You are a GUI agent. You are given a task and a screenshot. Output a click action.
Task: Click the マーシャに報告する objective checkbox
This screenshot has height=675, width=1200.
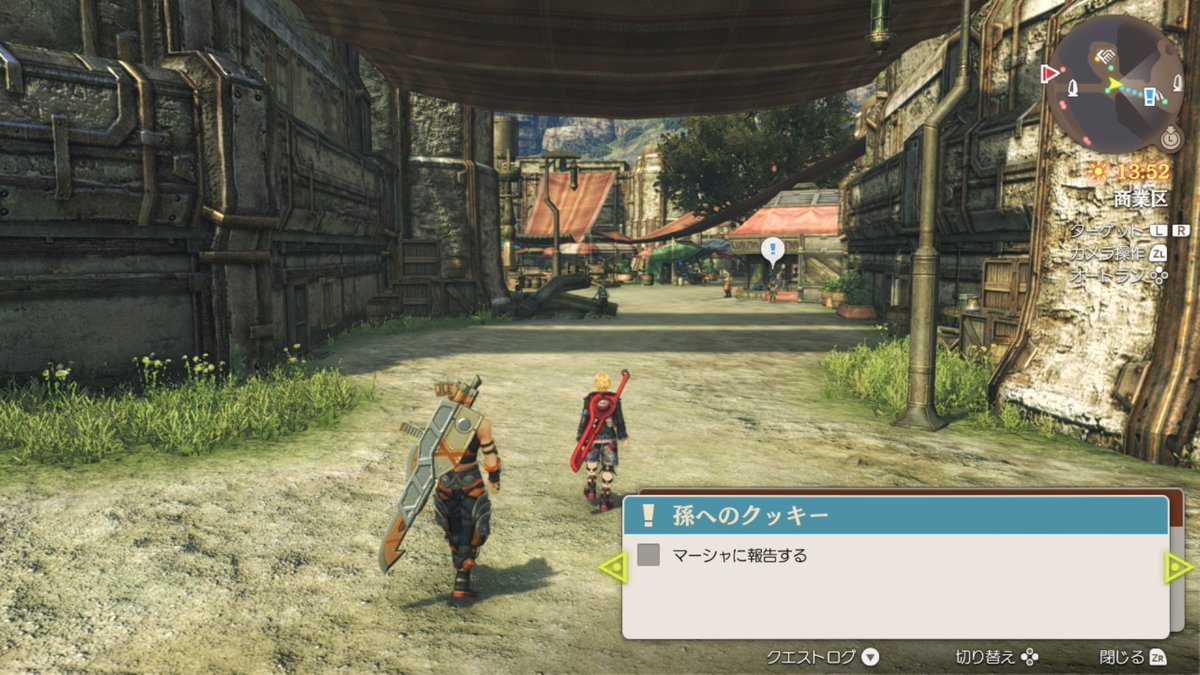point(649,554)
